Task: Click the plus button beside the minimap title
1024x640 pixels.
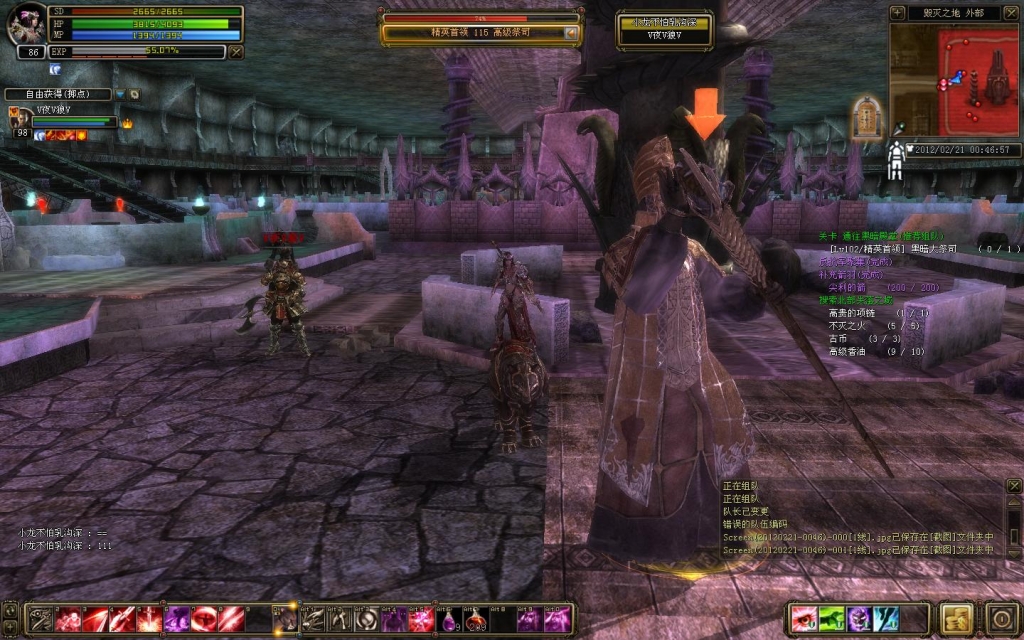Action: click(898, 13)
